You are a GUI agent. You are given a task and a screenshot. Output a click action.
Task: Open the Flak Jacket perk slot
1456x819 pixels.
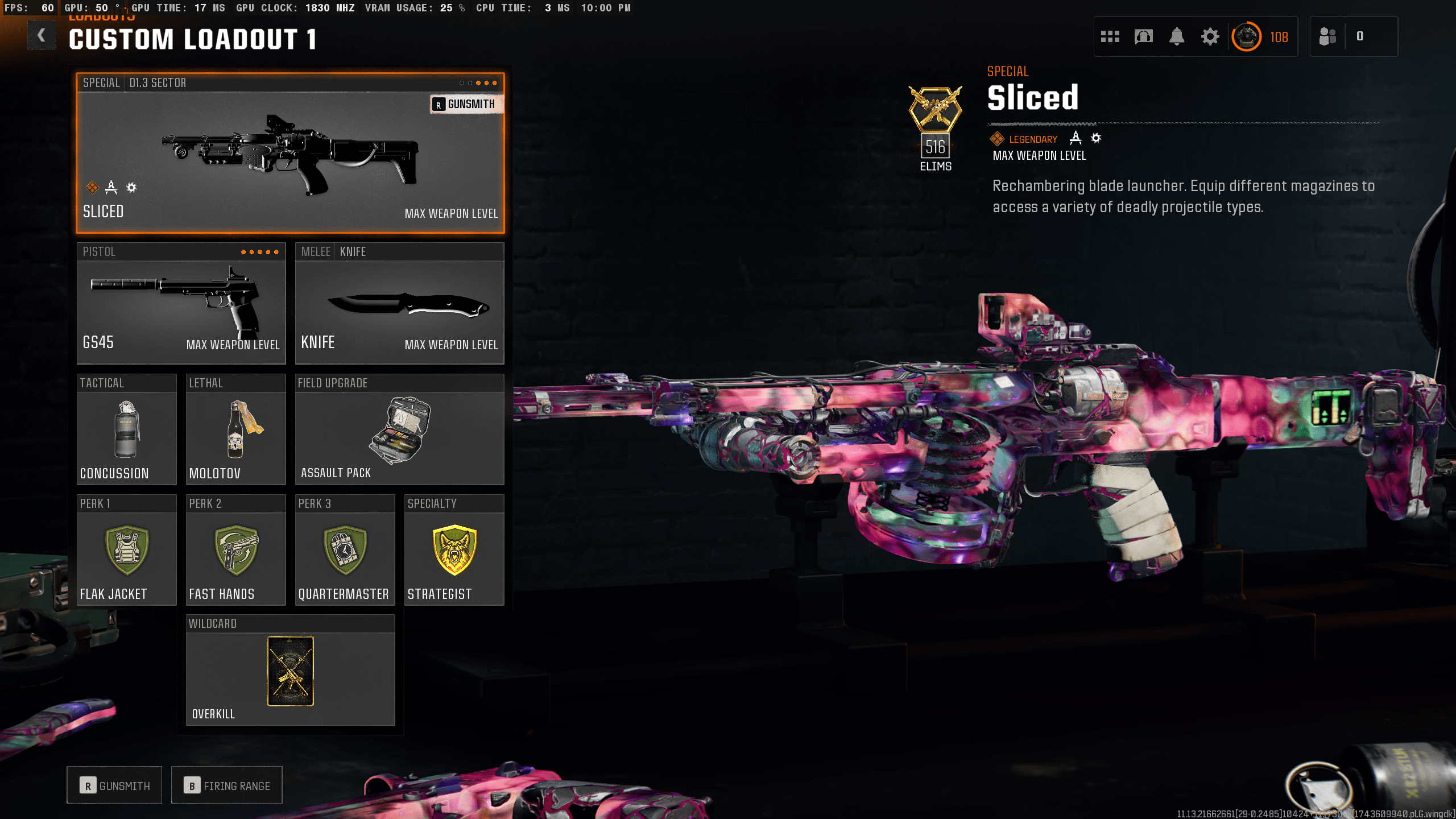[x=126, y=550]
